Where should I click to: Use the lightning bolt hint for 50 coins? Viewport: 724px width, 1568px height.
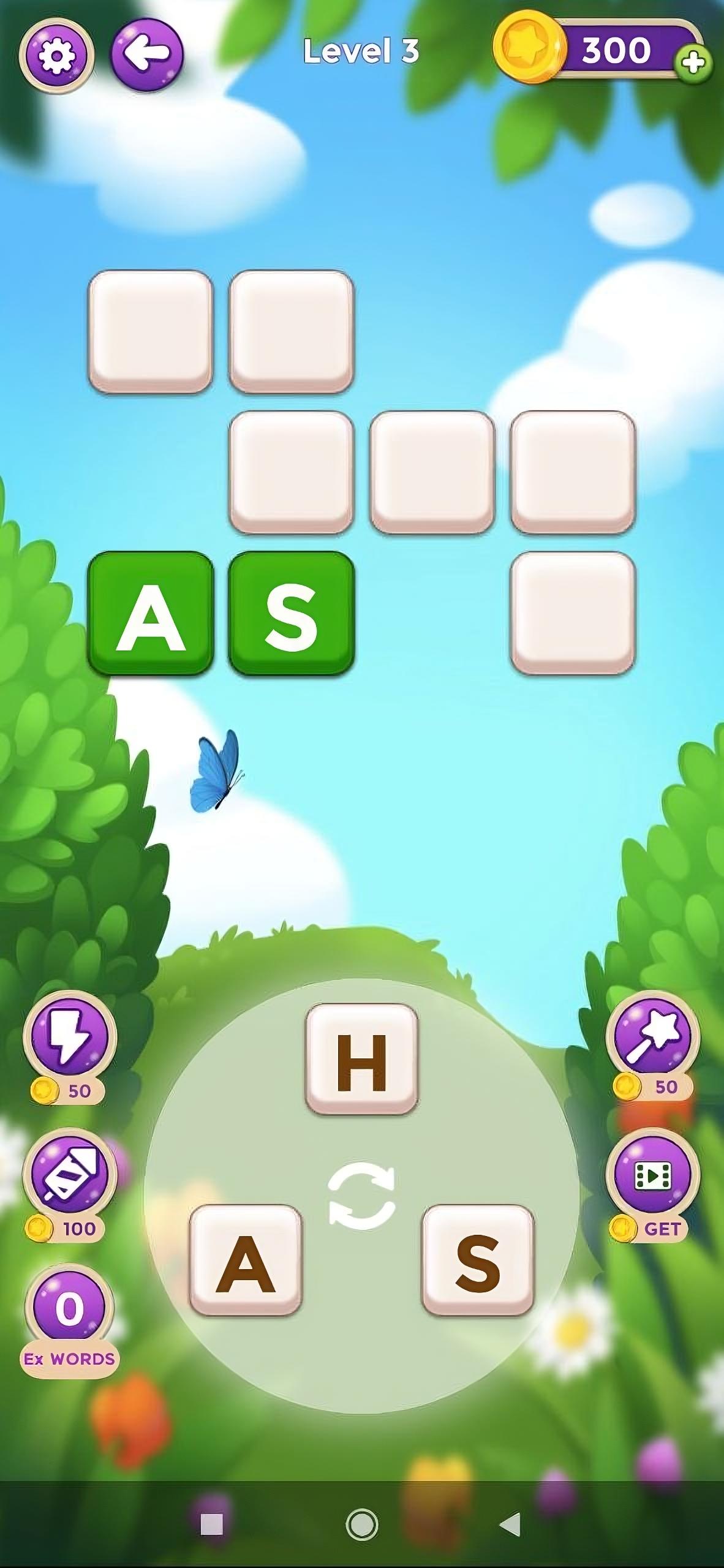pyautogui.click(x=69, y=1036)
